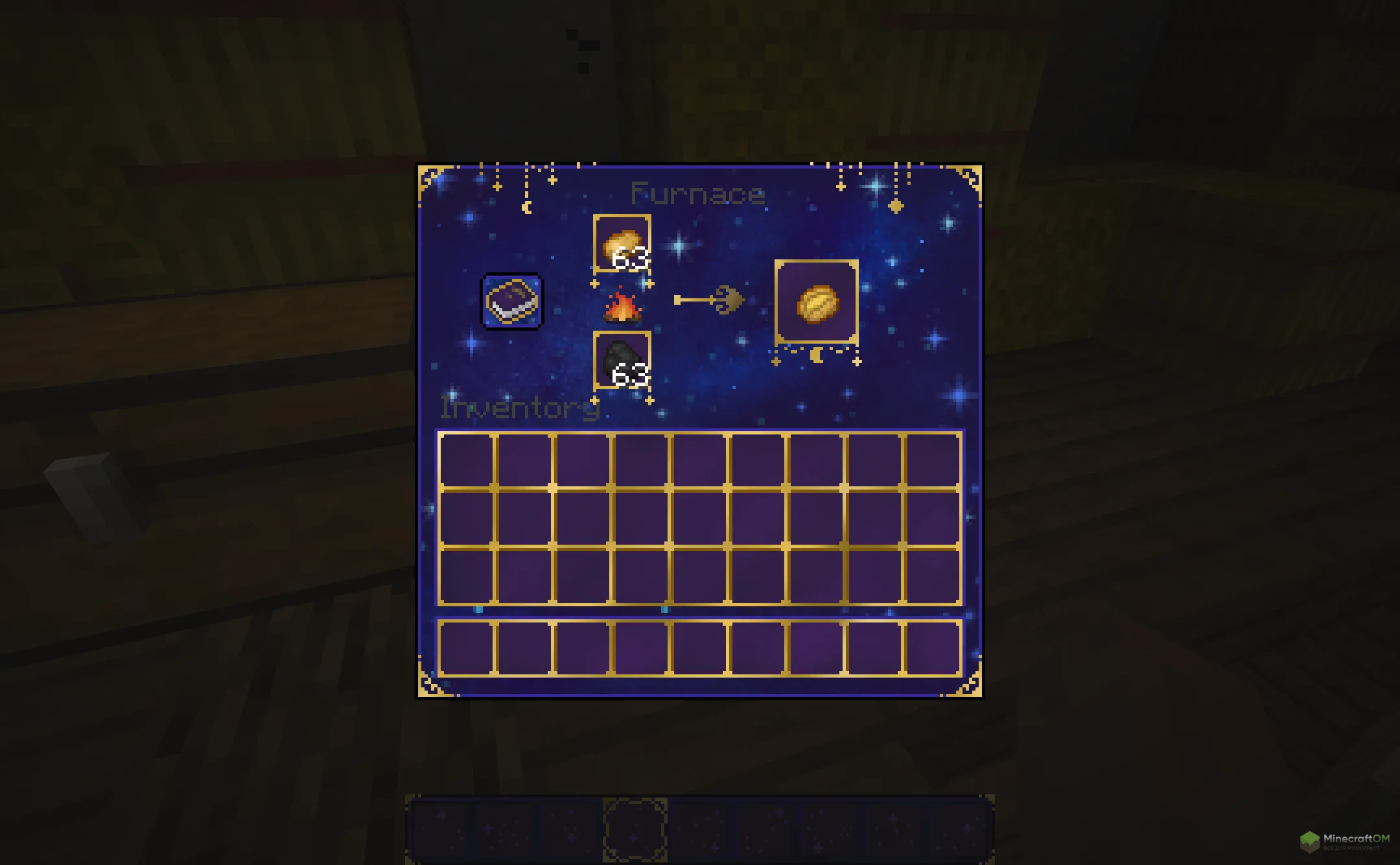The width and height of the screenshot is (1400, 865).
Task: Click the Inventory section label
Action: [x=520, y=408]
